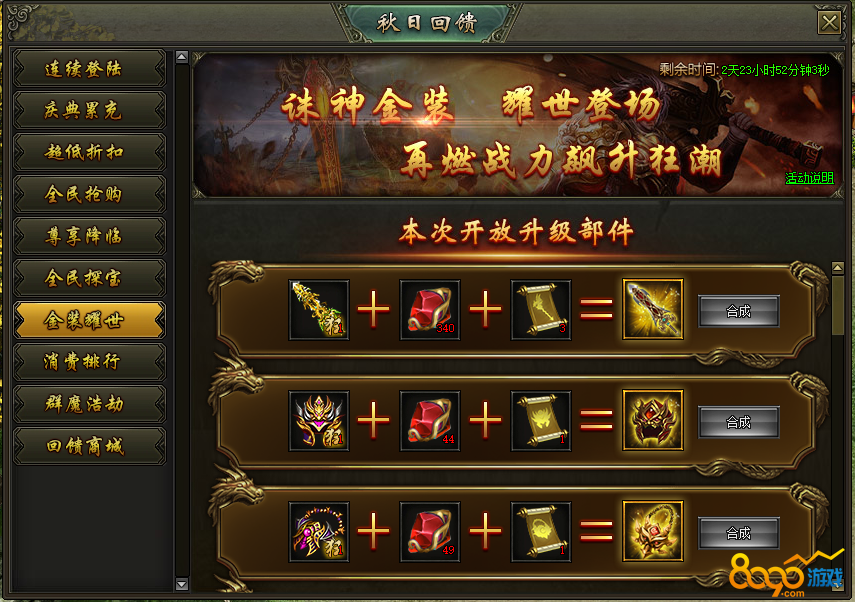
Task: Show the 全民抢购 tab
Action: (x=89, y=195)
